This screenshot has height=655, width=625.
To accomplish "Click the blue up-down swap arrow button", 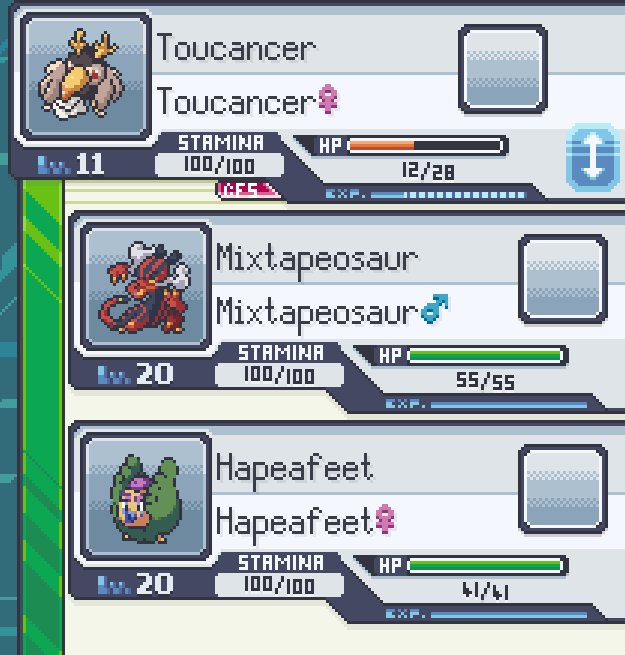I will [x=593, y=158].
